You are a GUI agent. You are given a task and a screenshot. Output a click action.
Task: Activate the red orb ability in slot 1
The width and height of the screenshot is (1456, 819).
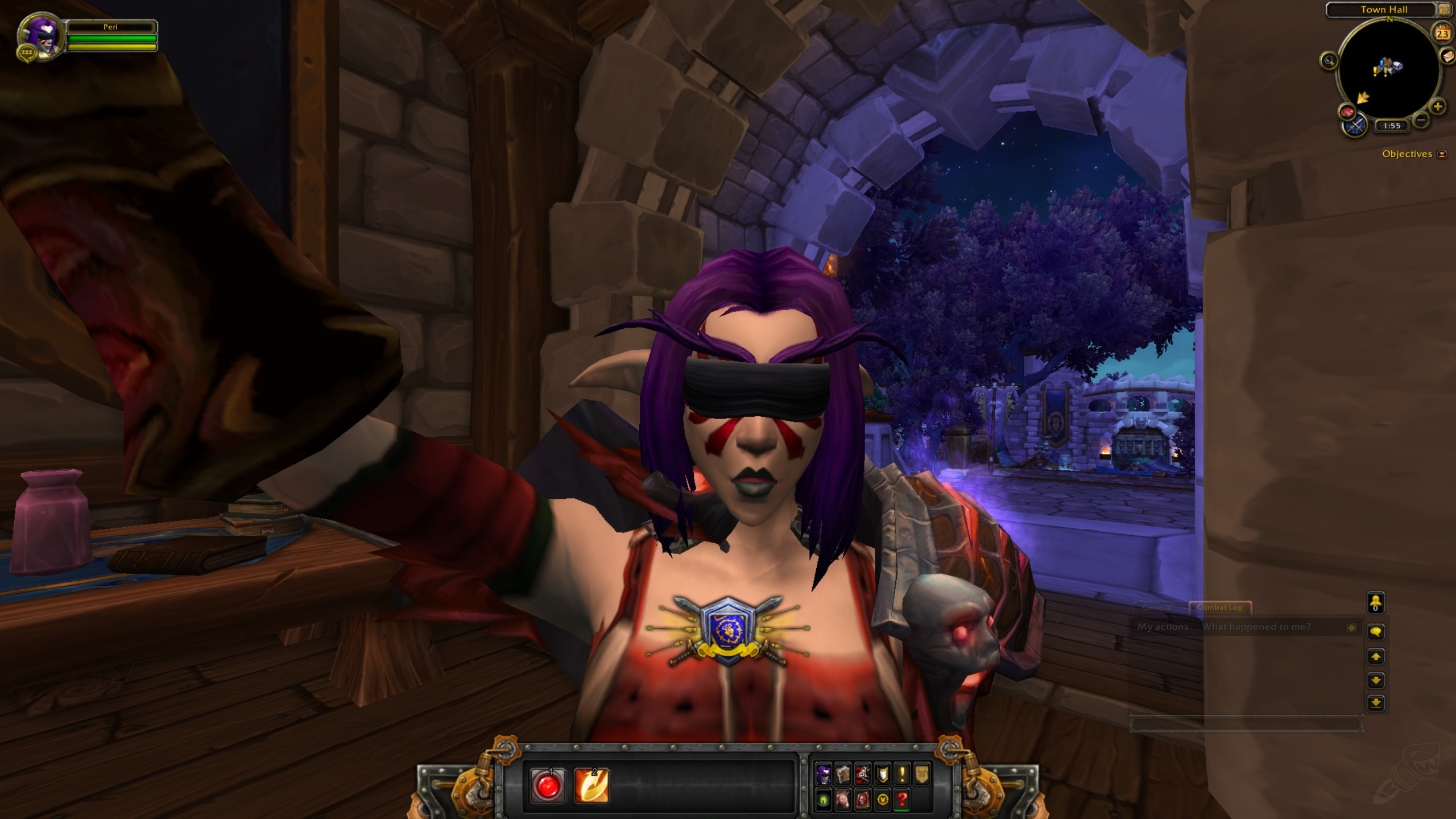point(547,786)
